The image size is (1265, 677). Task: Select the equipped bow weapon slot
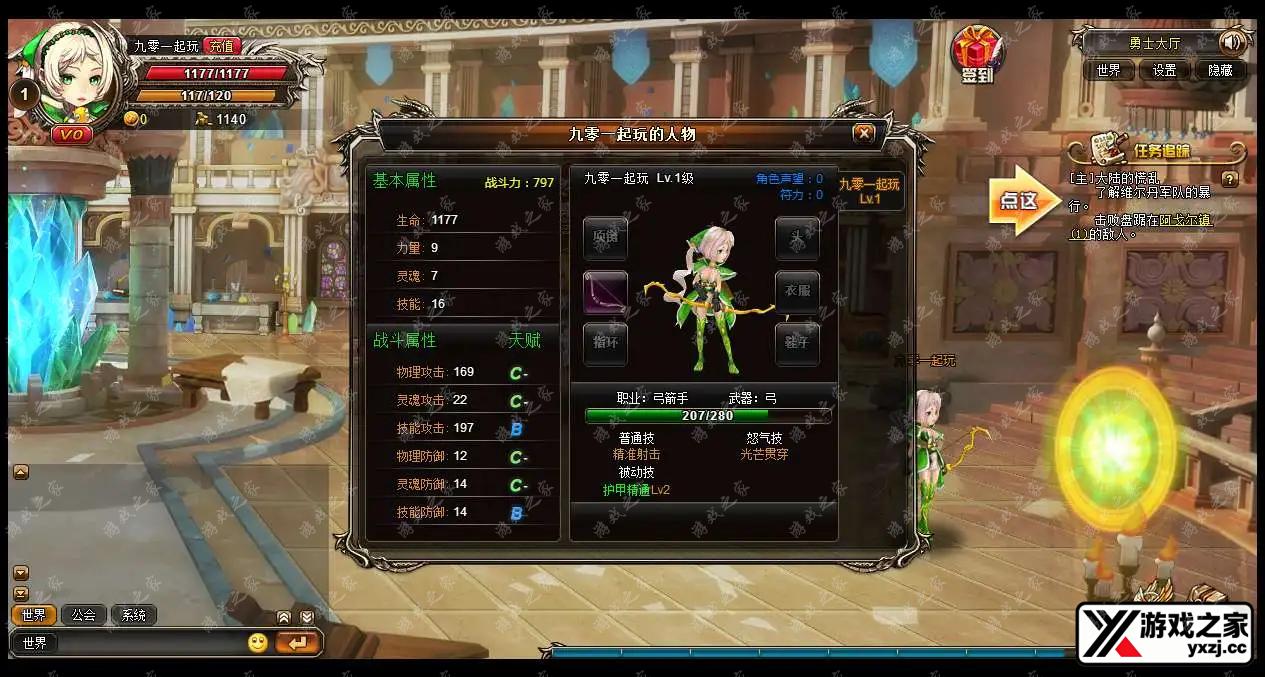(605, 292)
